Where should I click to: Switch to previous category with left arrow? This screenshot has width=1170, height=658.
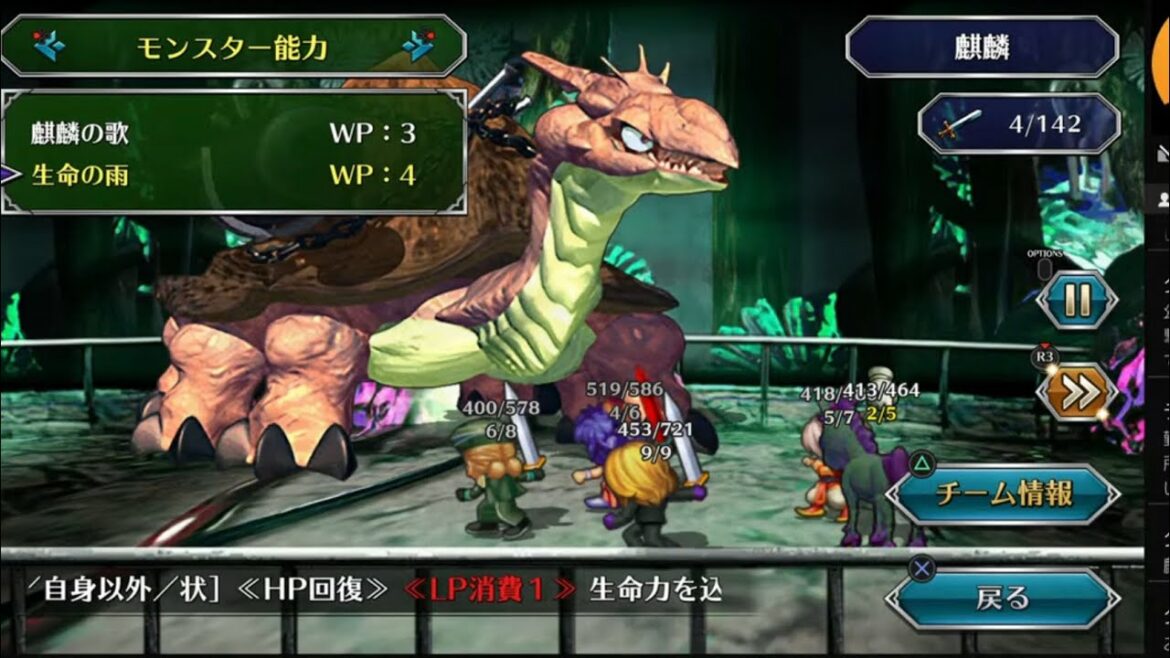coord(47,47)
